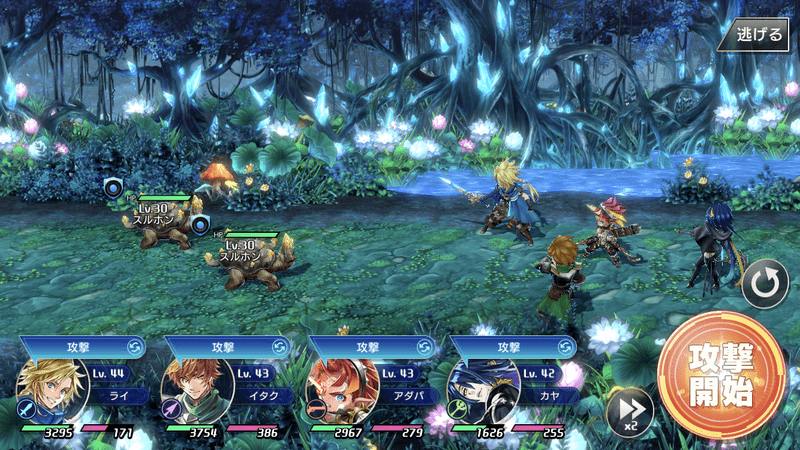Start the attack with 攻撃開始
This screenshot has height=450, width=800.
click(721, 376)
